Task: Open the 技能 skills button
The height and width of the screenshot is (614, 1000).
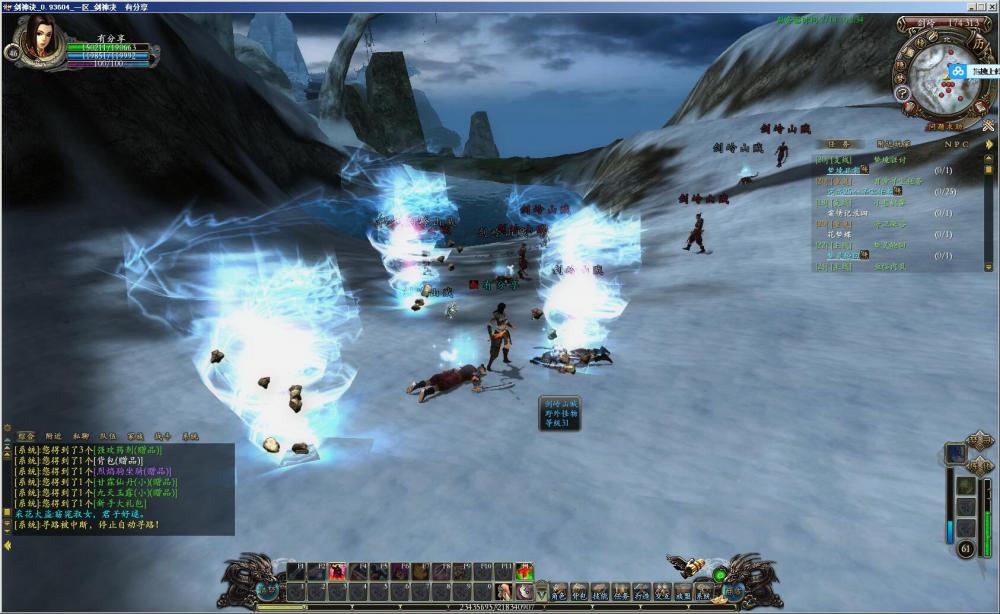Action: pos(600,592)
